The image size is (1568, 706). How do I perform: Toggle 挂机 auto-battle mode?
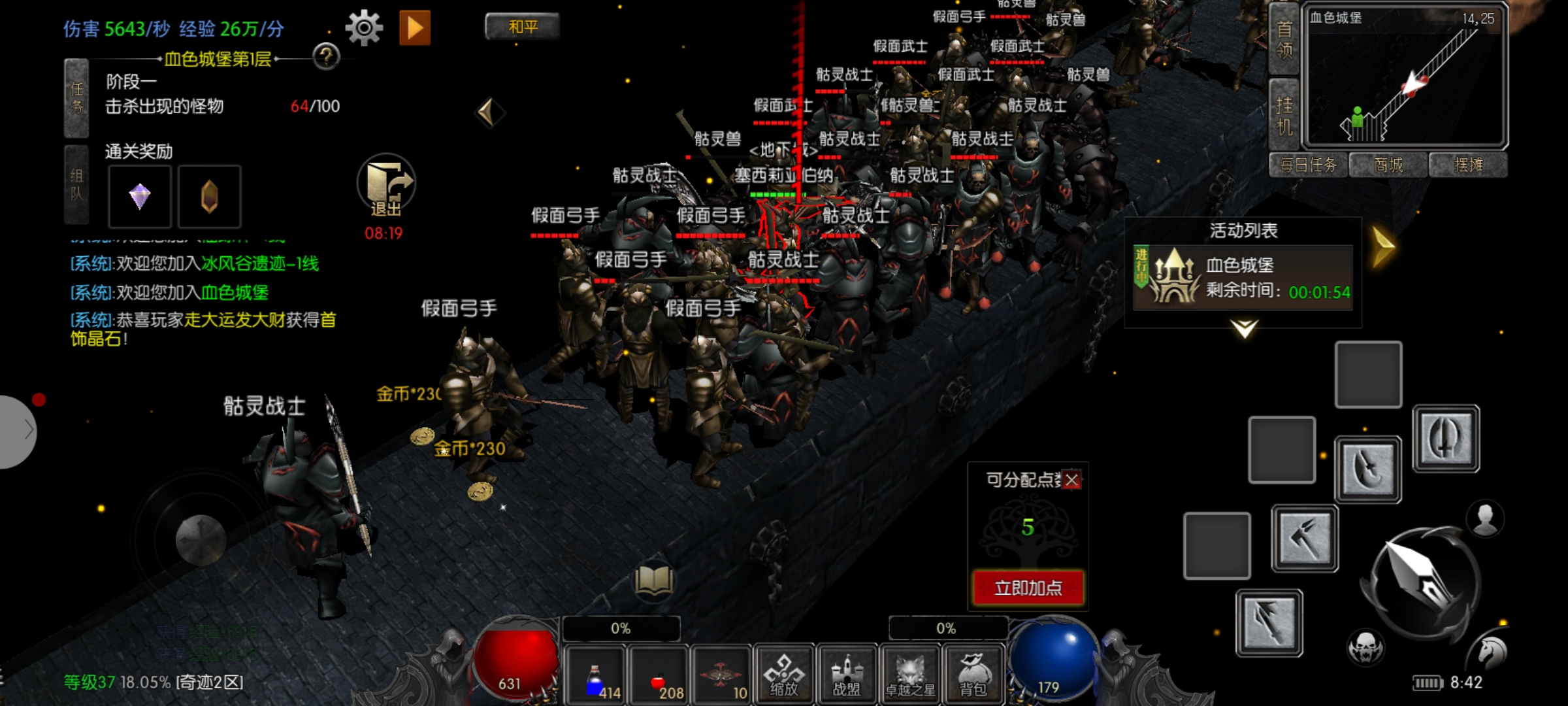tap(1284, 115)
